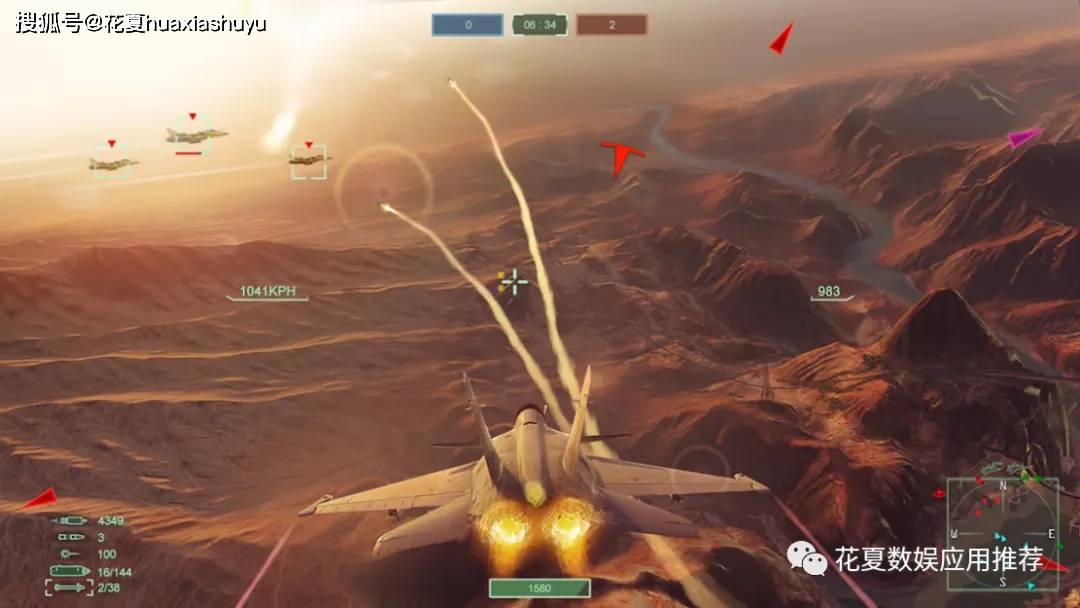Activate the flare countermeasure icon

pos(70,553)
